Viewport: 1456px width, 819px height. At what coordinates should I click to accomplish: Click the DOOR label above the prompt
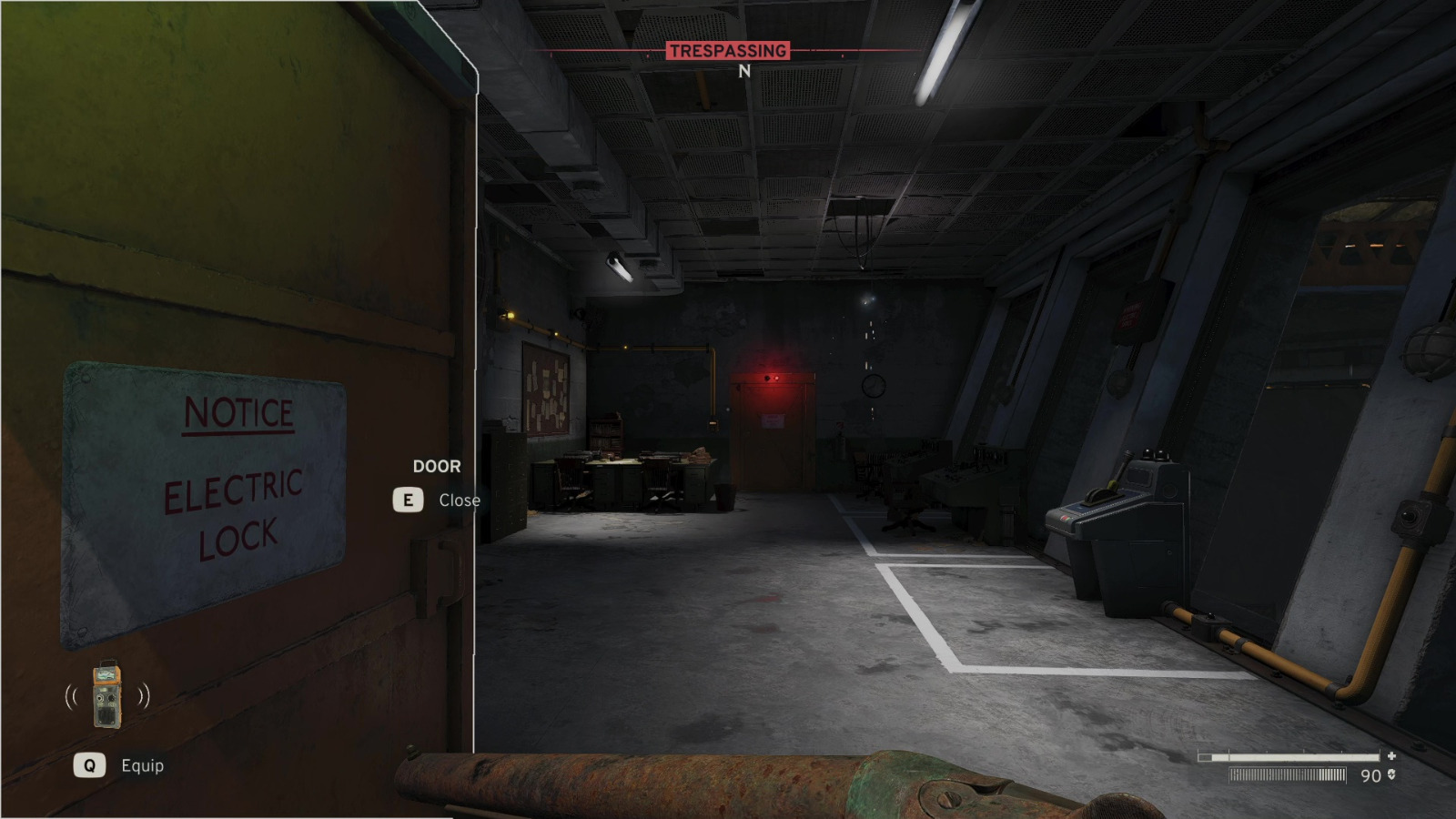coord(436,466)
